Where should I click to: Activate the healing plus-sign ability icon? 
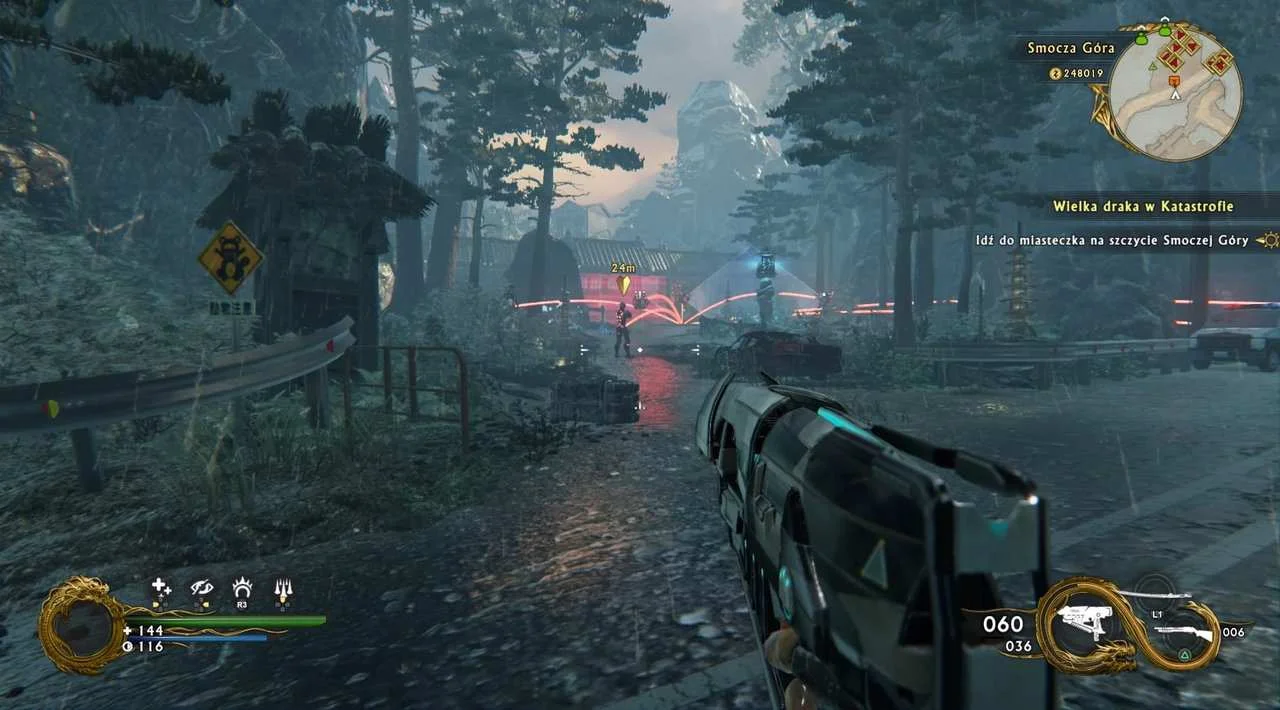[x=160, y=589]
